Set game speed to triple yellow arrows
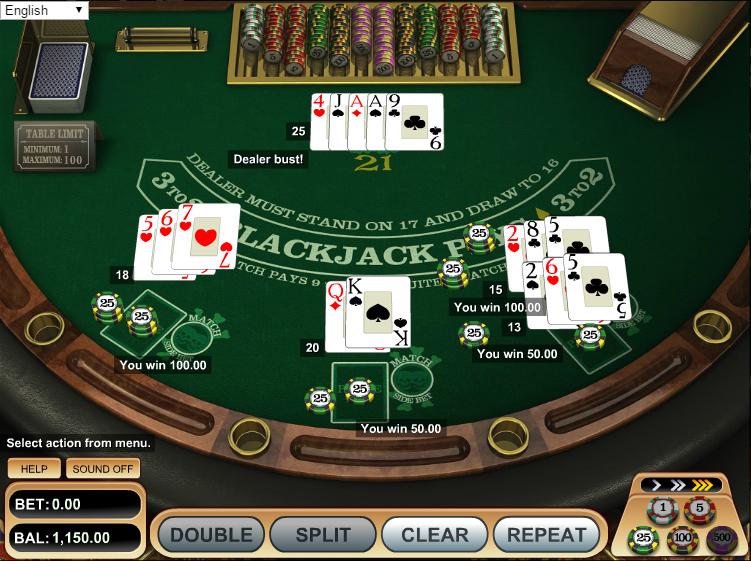This screenshot has height=561, width=751. point(702,486)
